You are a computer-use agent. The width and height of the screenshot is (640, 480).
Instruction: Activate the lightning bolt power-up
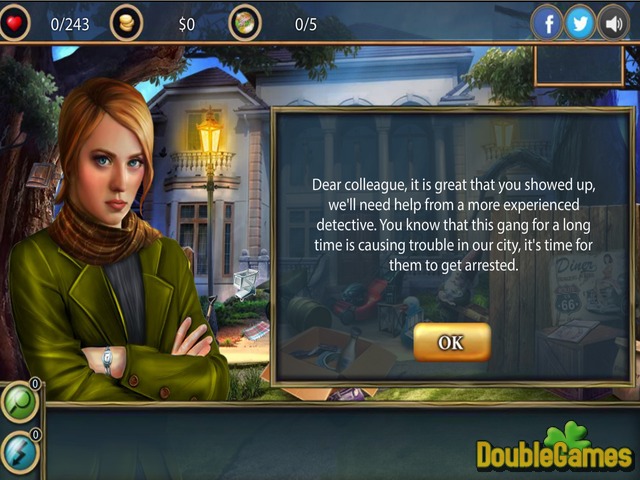pyautogui.click(x=19, y=451)
